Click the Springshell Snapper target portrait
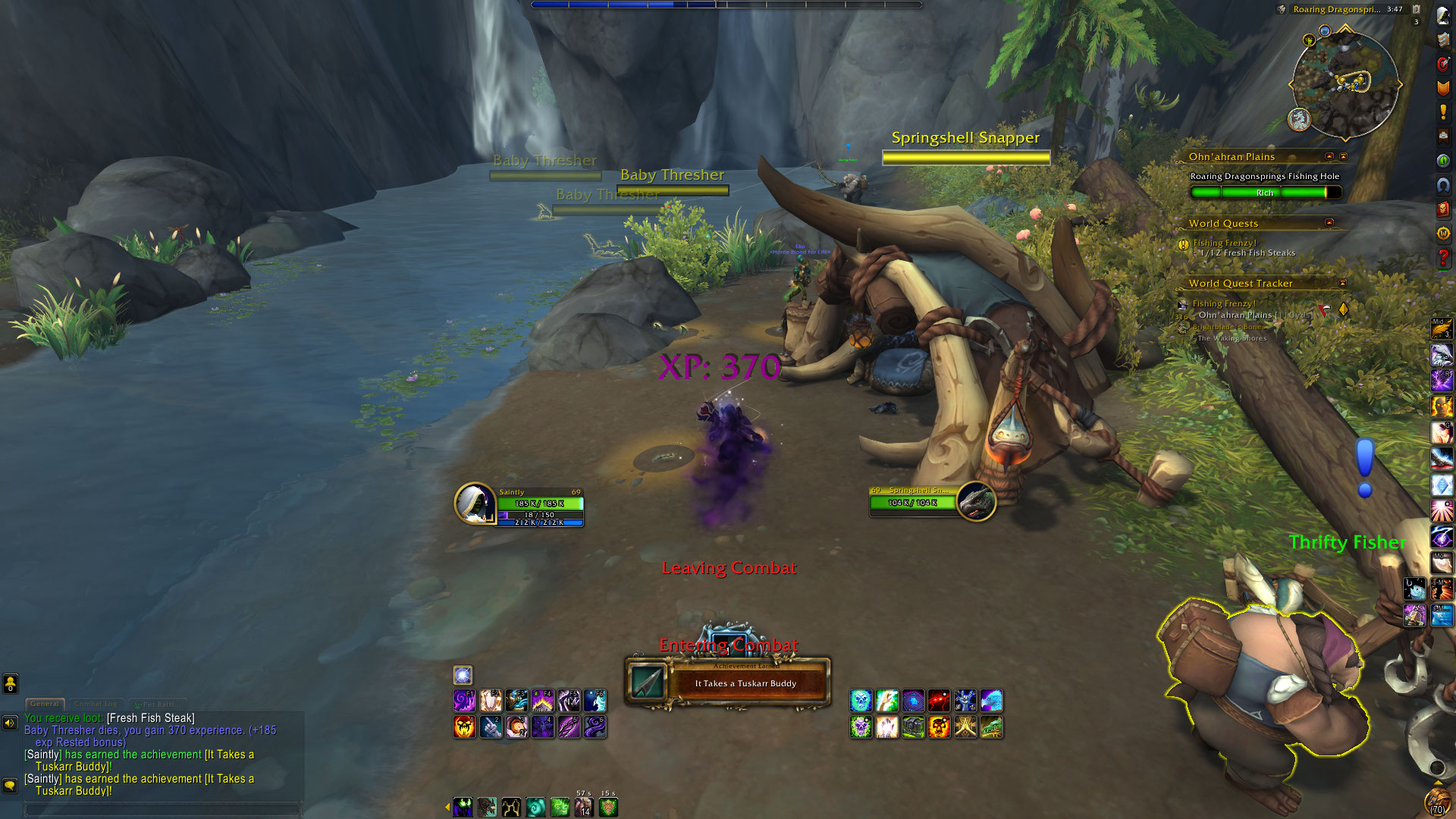This screenshot has height=819, width=1456. click(x=976, y=501)
